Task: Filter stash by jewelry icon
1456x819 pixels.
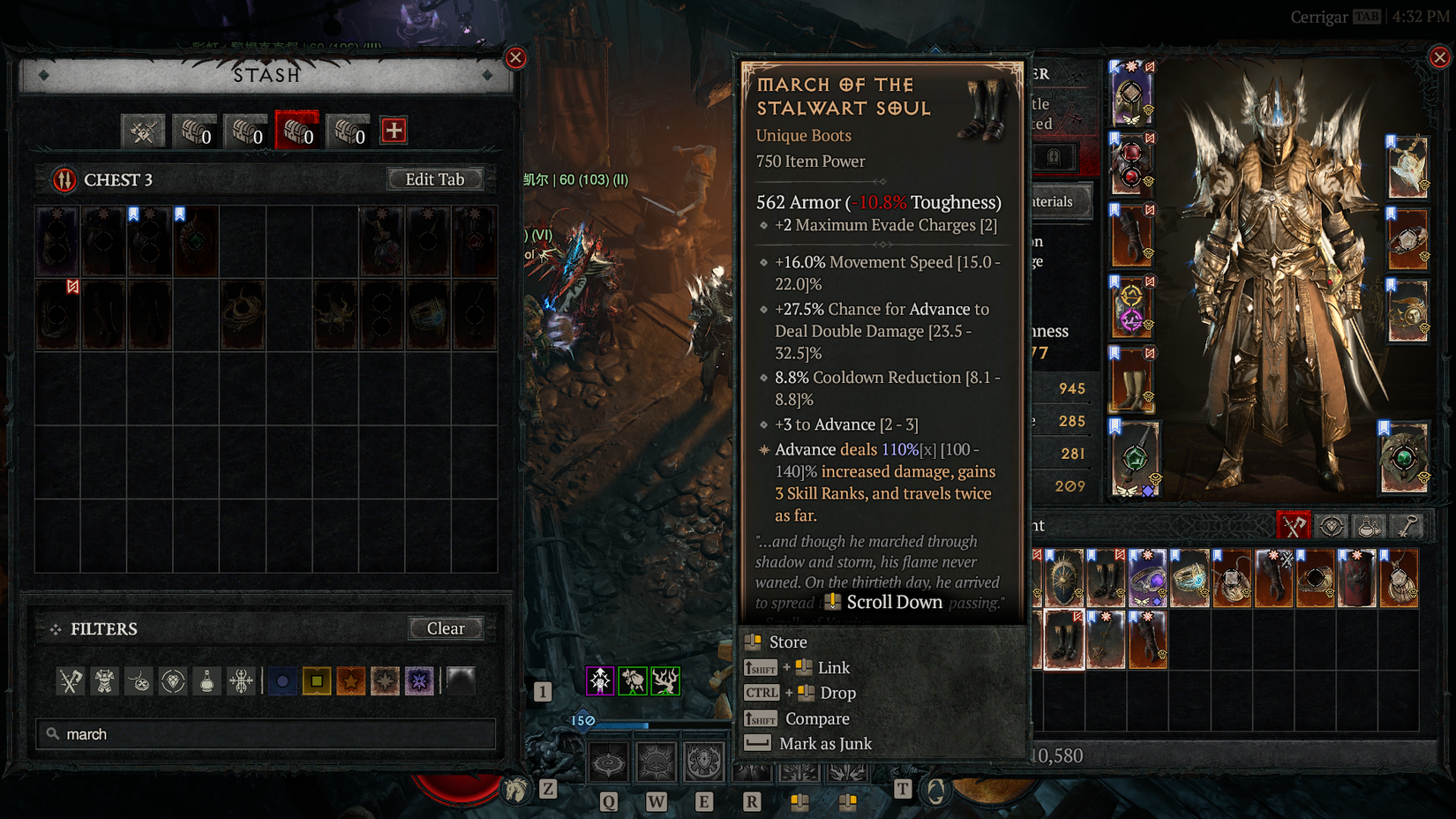Action: (x=138, y=680)
